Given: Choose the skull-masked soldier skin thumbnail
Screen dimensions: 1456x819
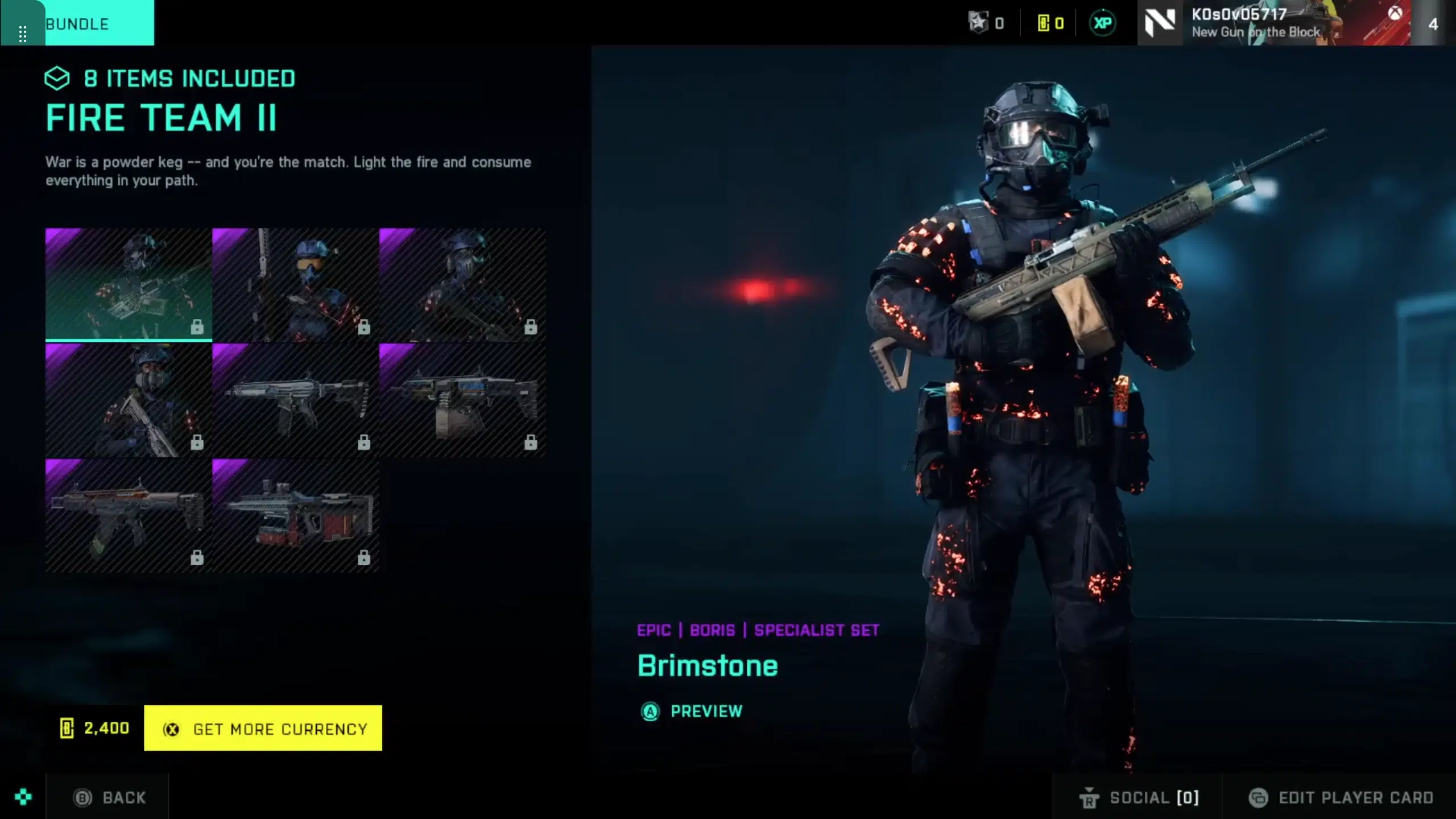Looking at the screenshot, I should 462,284.
